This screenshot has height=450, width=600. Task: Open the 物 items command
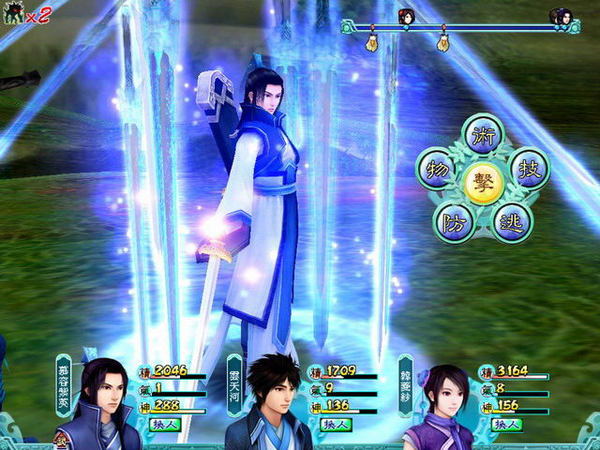(437, 168)
